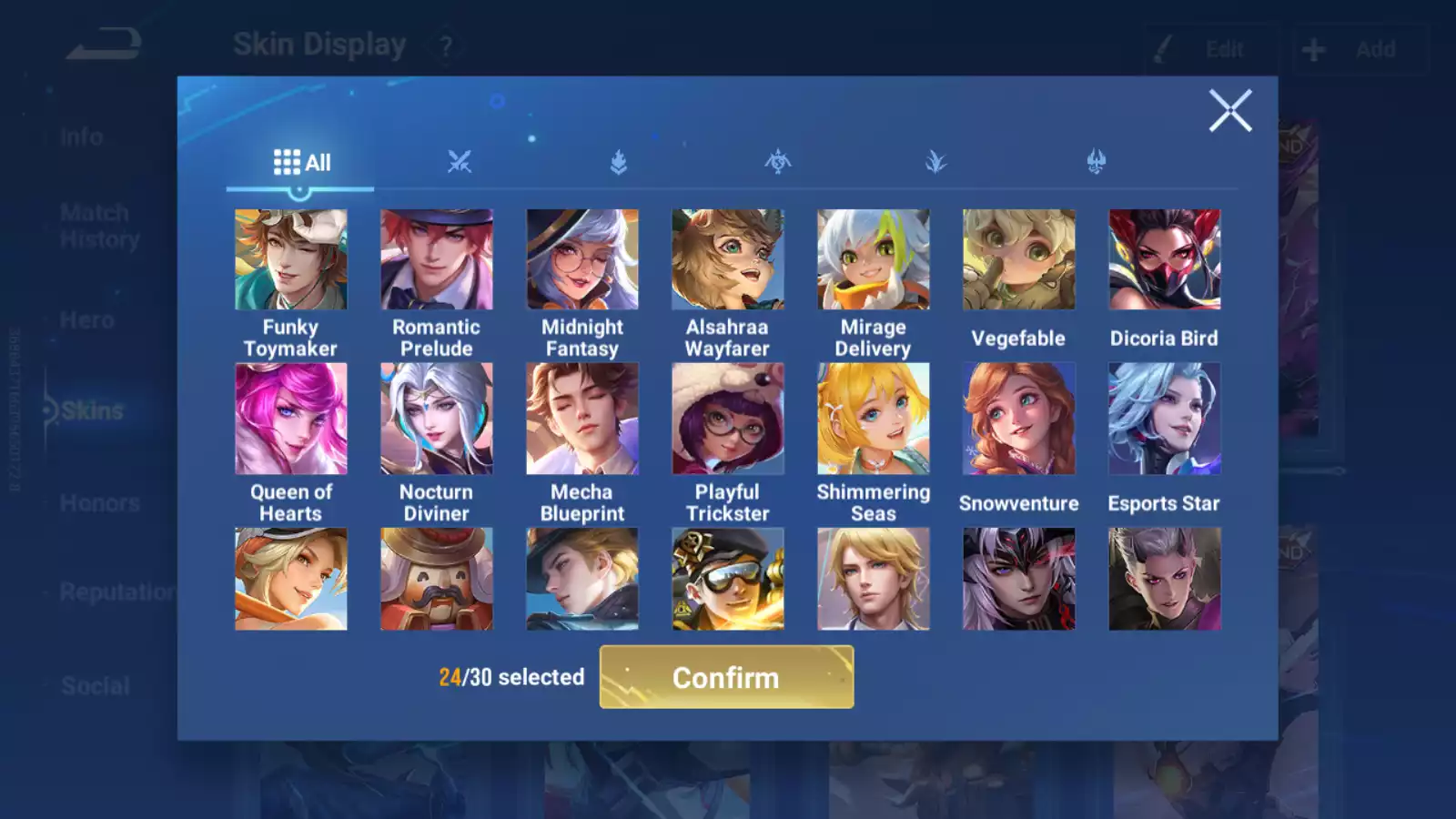Click the demon-shaped role filter icon

coord(1097,161)
